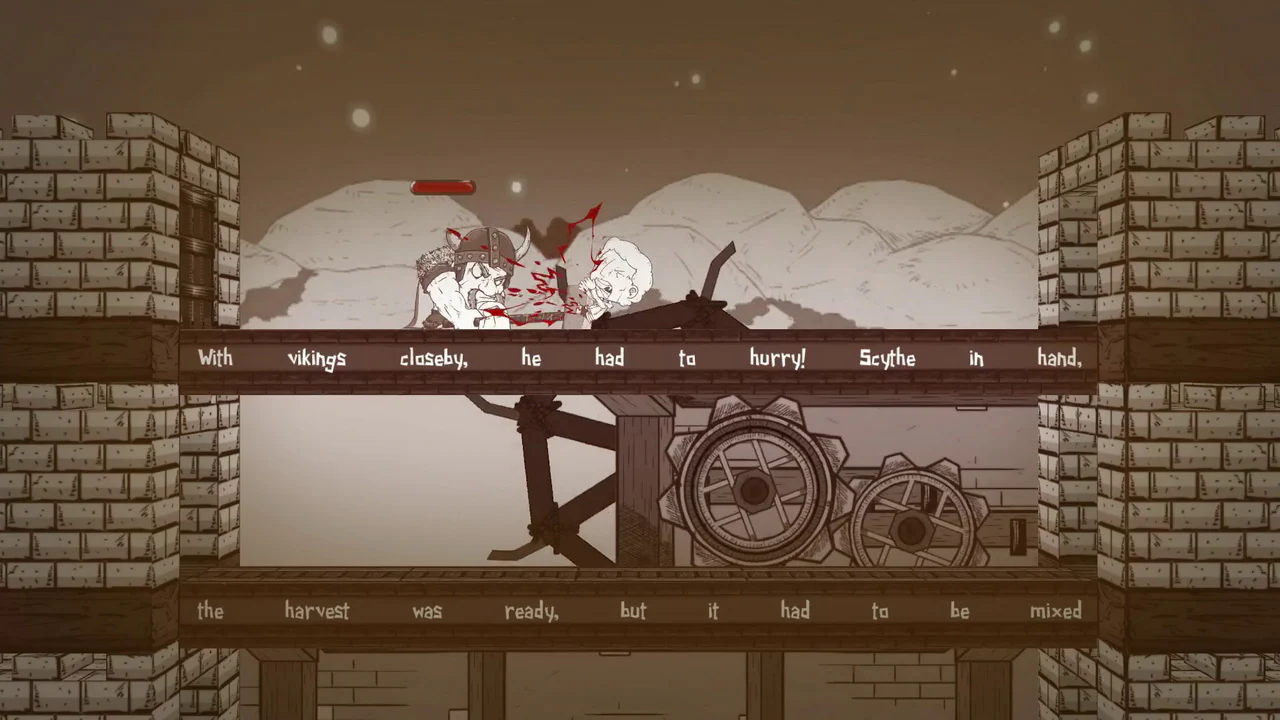Click the word 'harvest' on the lower beam
The width and height of the screenshot is (1280, 720).
[x=319, y=611]
